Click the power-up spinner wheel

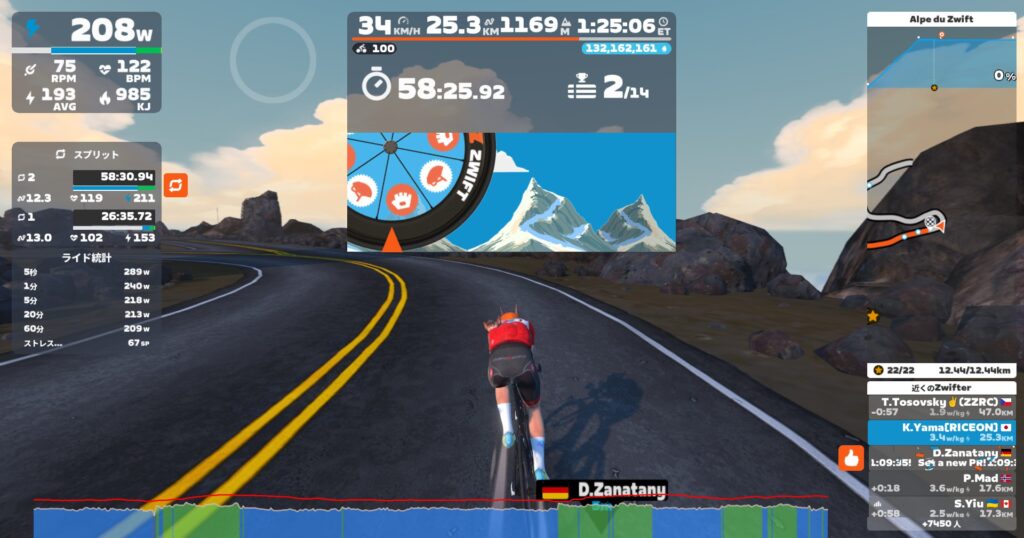421,191
